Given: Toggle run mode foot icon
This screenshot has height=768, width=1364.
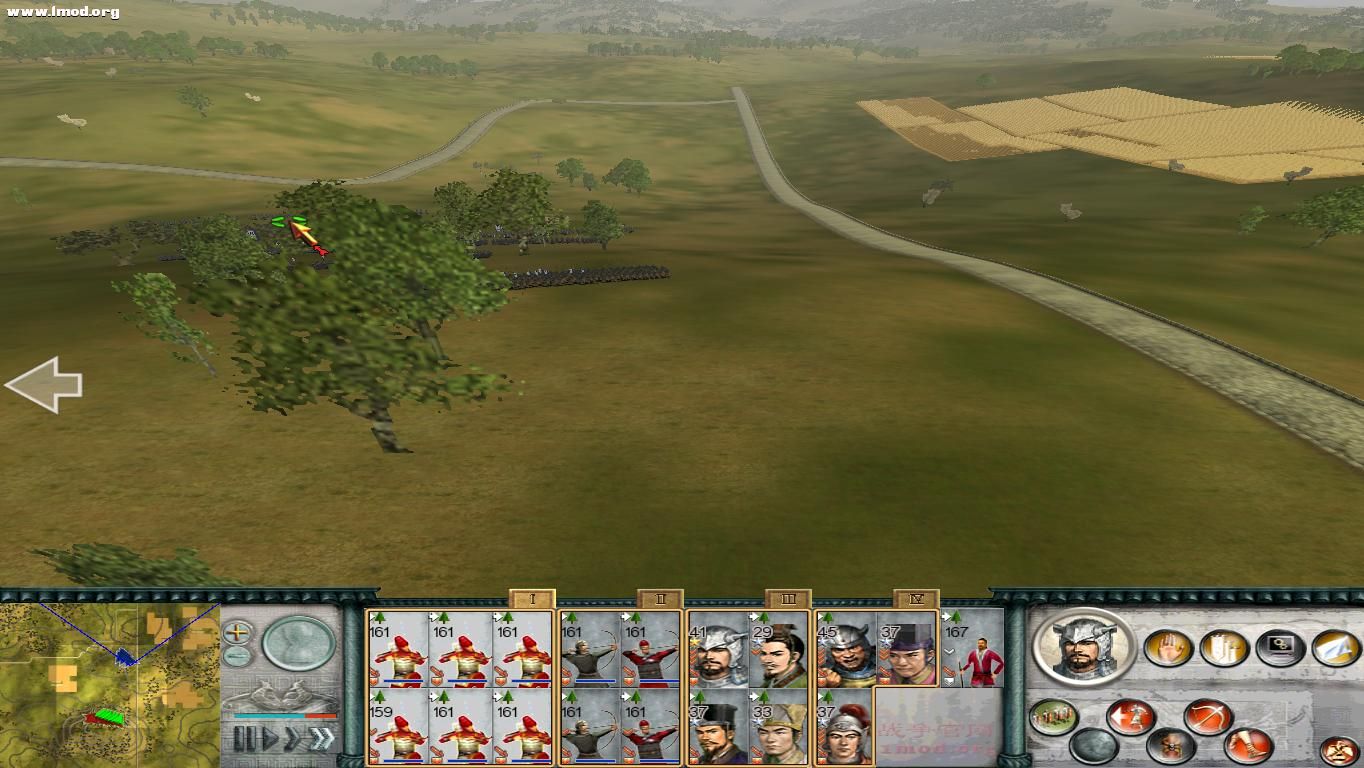Looking at the screenshot, I should tap(1248, 745).
